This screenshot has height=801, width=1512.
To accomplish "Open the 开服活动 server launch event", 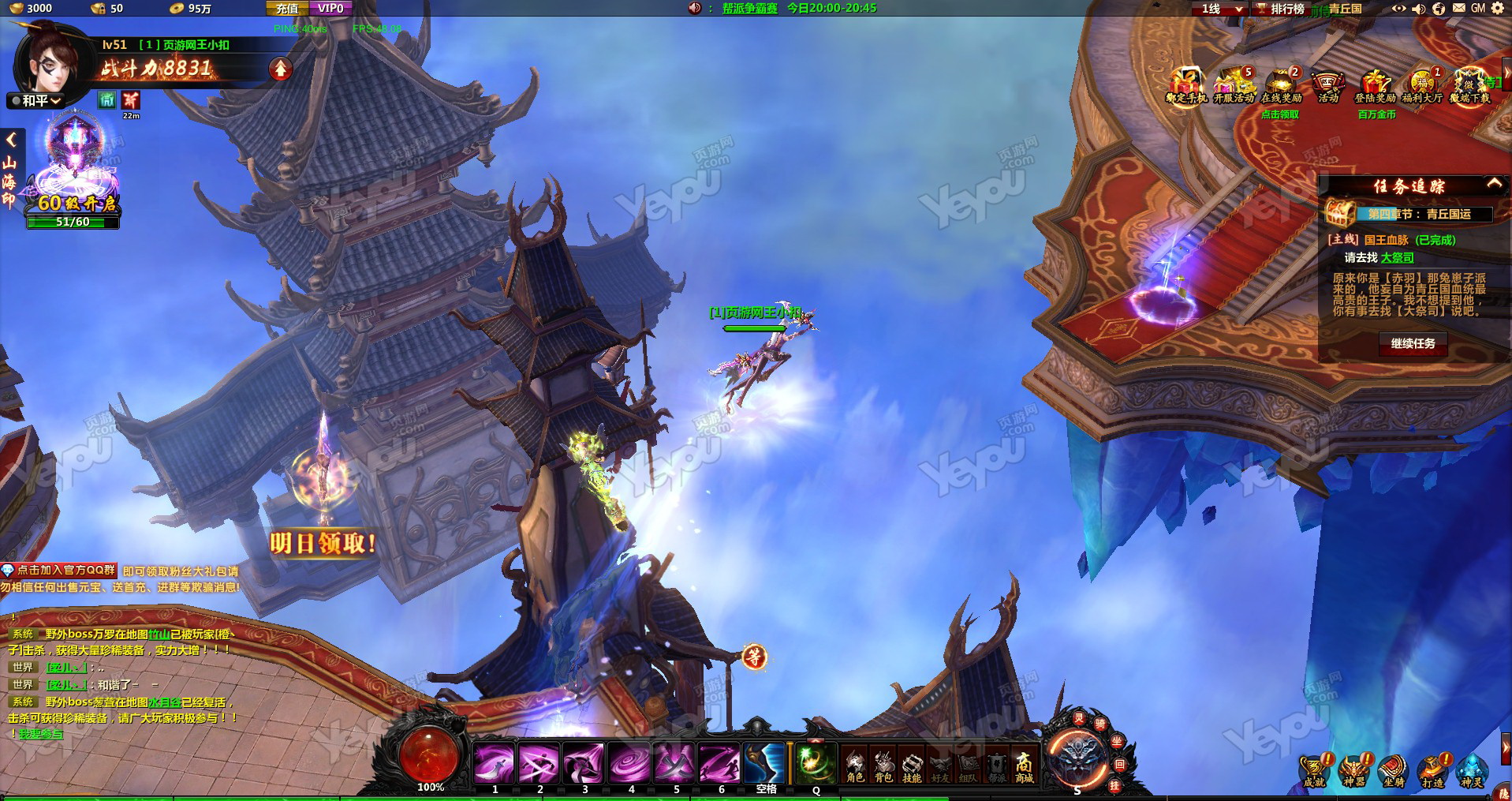I will coord(1234,86).
